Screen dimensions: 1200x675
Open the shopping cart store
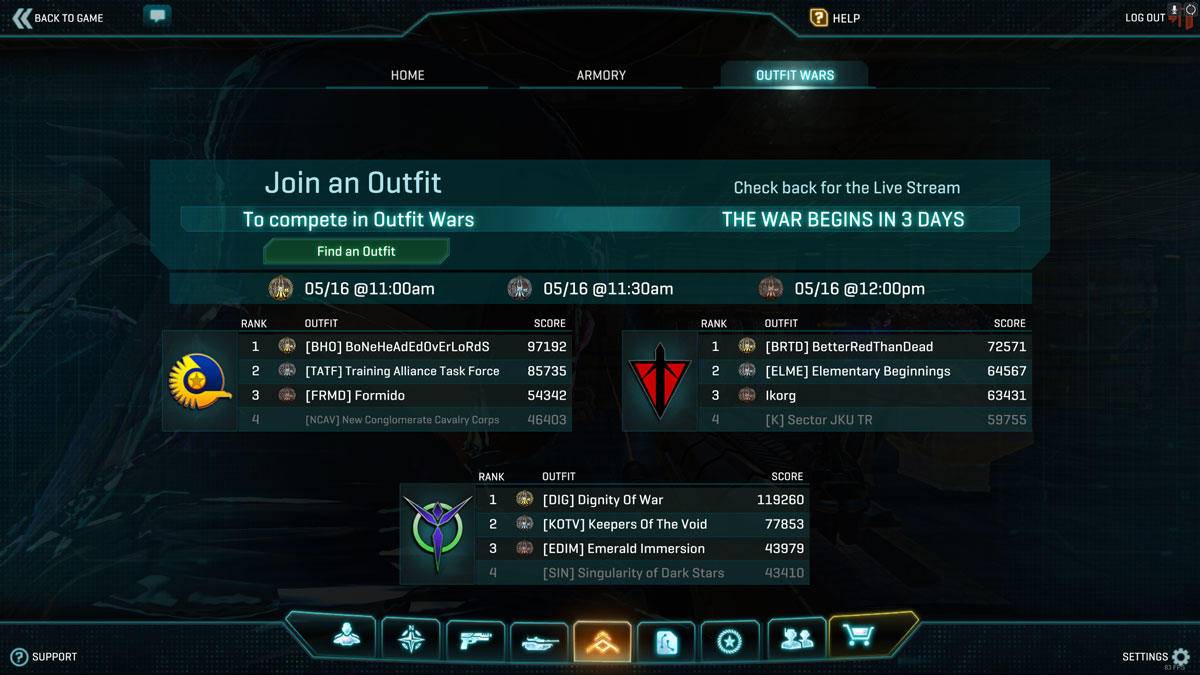(x=859, y=636)
